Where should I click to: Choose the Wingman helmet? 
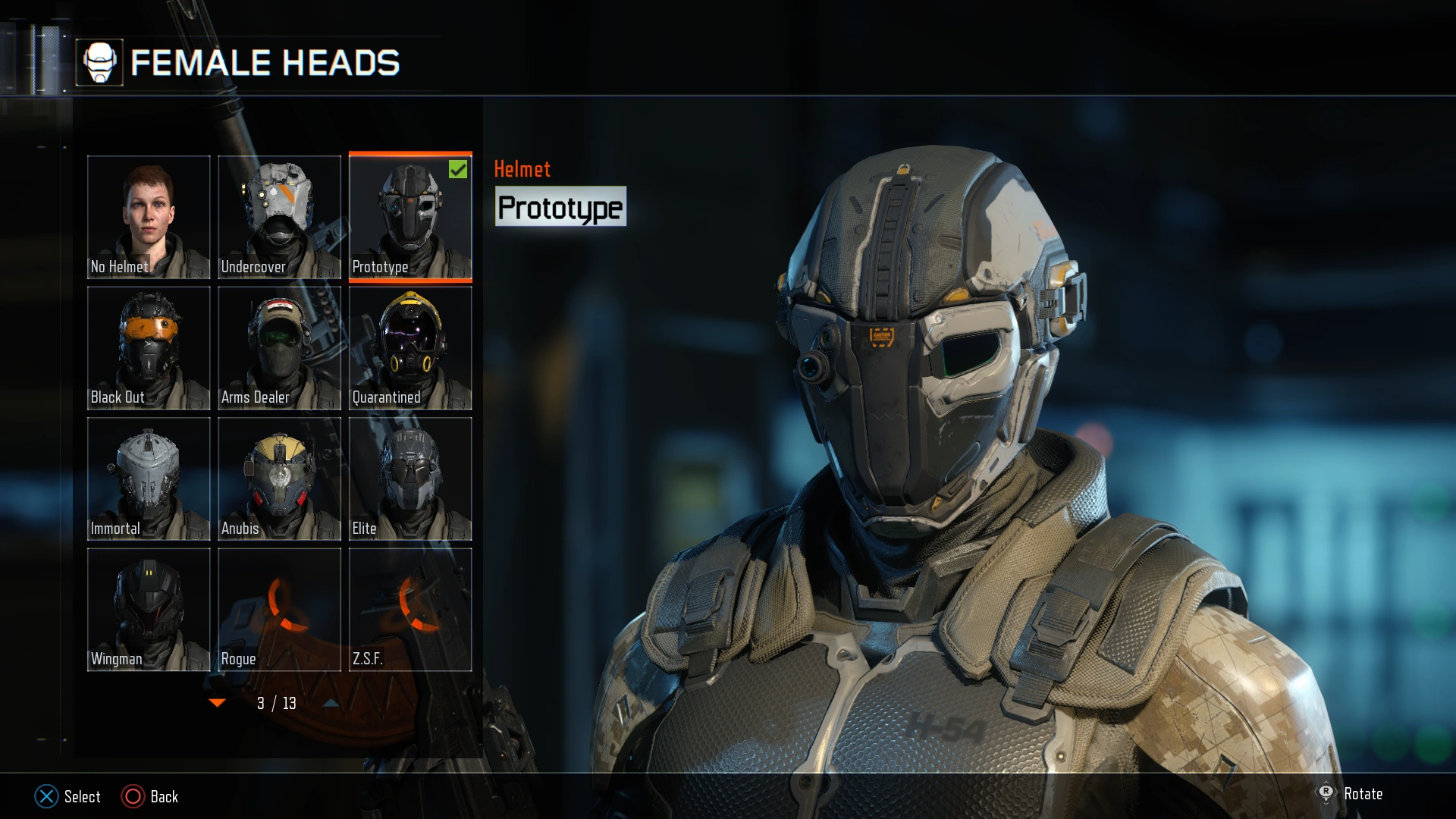[x=149, y=609]
